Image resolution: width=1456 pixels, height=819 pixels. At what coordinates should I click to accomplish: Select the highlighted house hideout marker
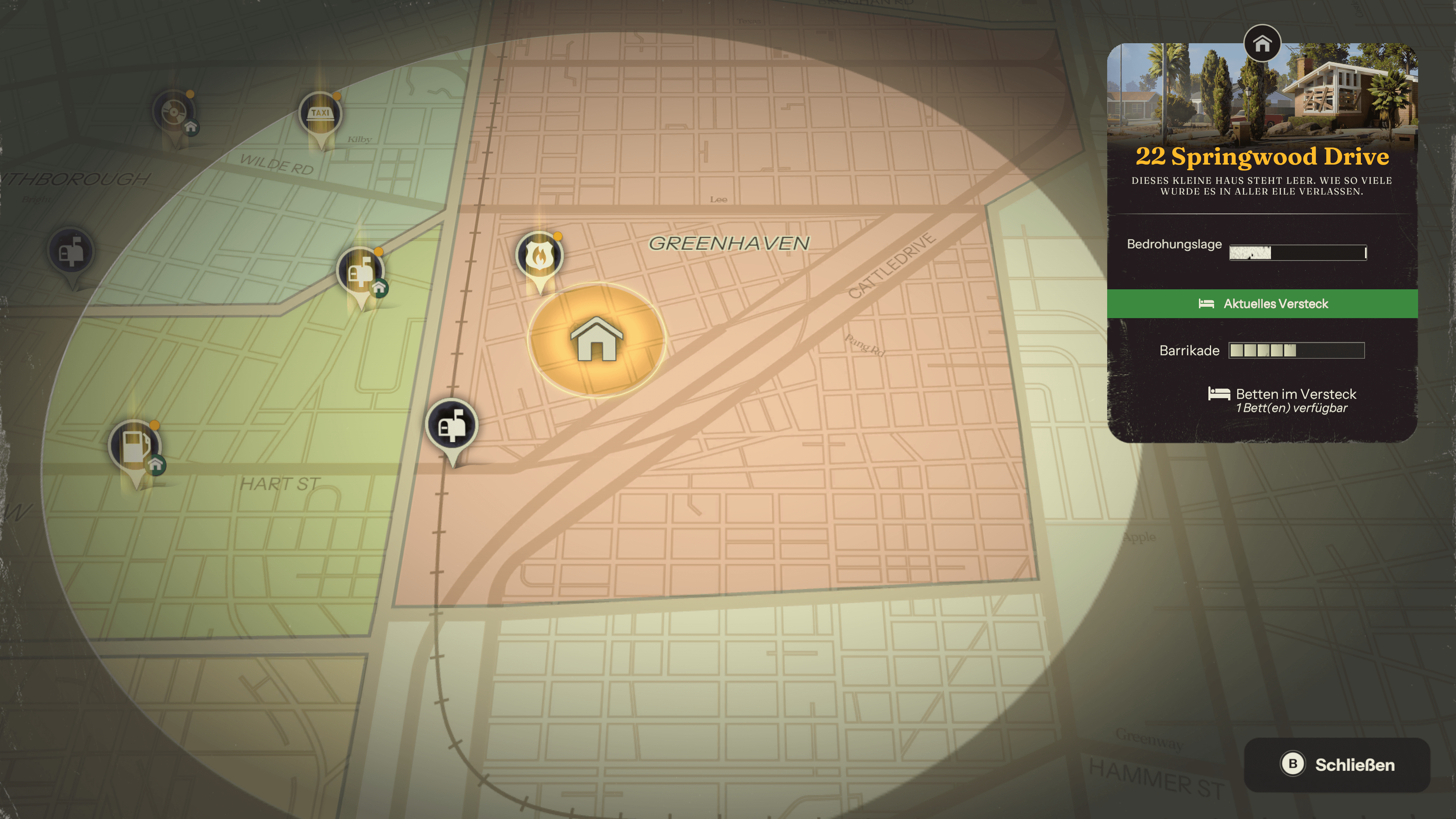coord(596,340)
